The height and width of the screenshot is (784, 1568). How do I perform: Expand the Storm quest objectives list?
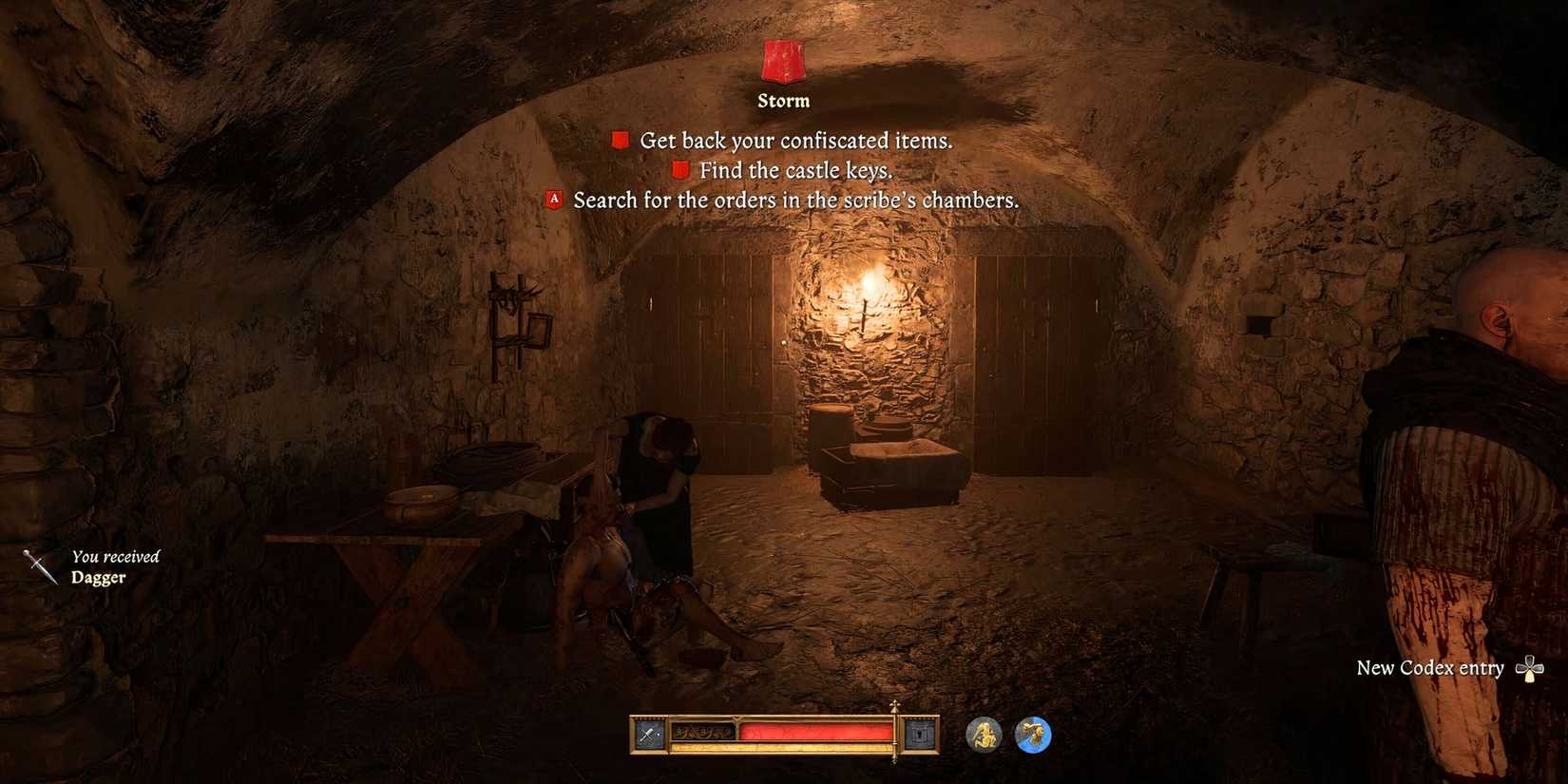click(782, 100)
